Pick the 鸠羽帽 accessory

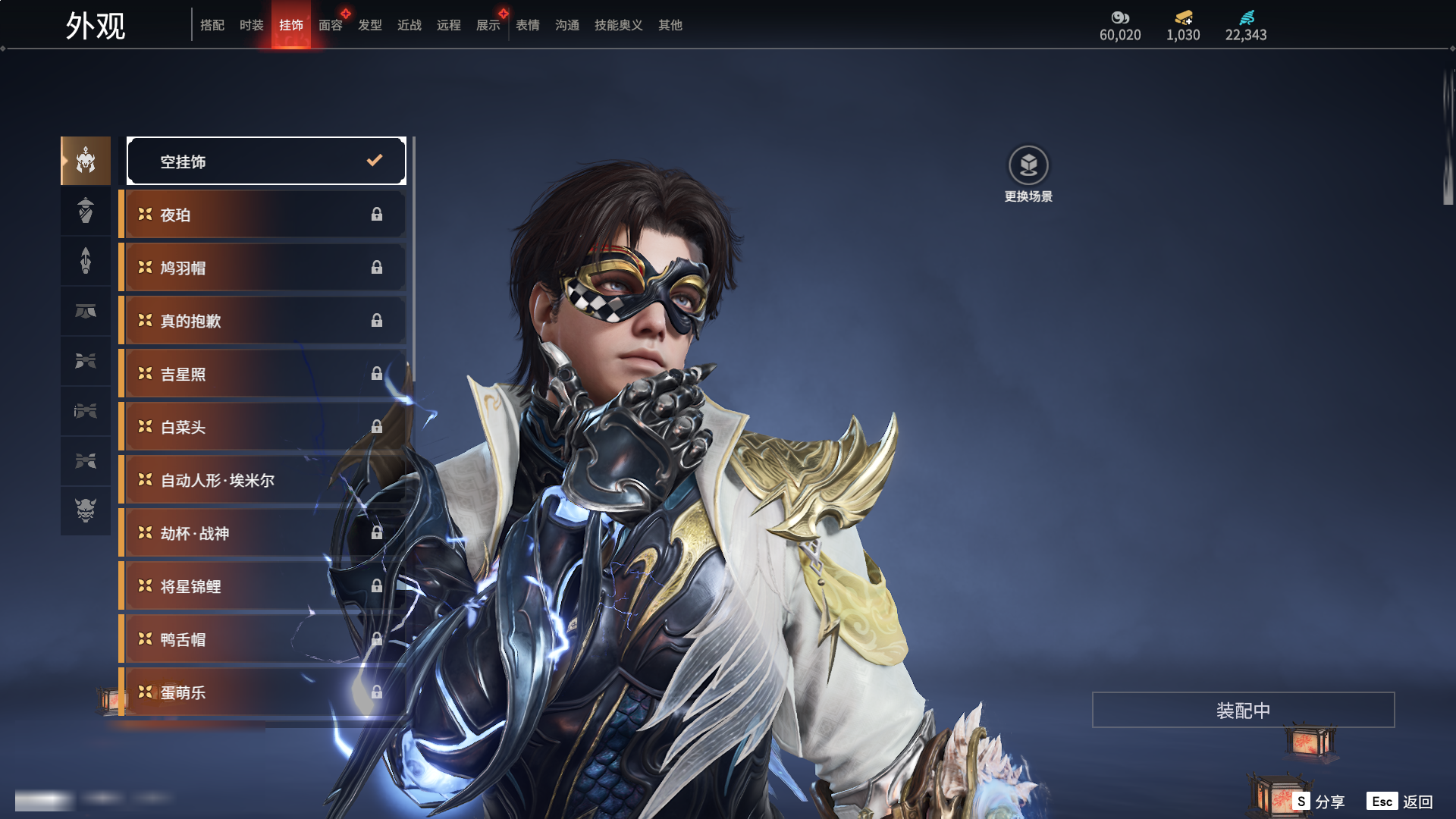point(262,268)
